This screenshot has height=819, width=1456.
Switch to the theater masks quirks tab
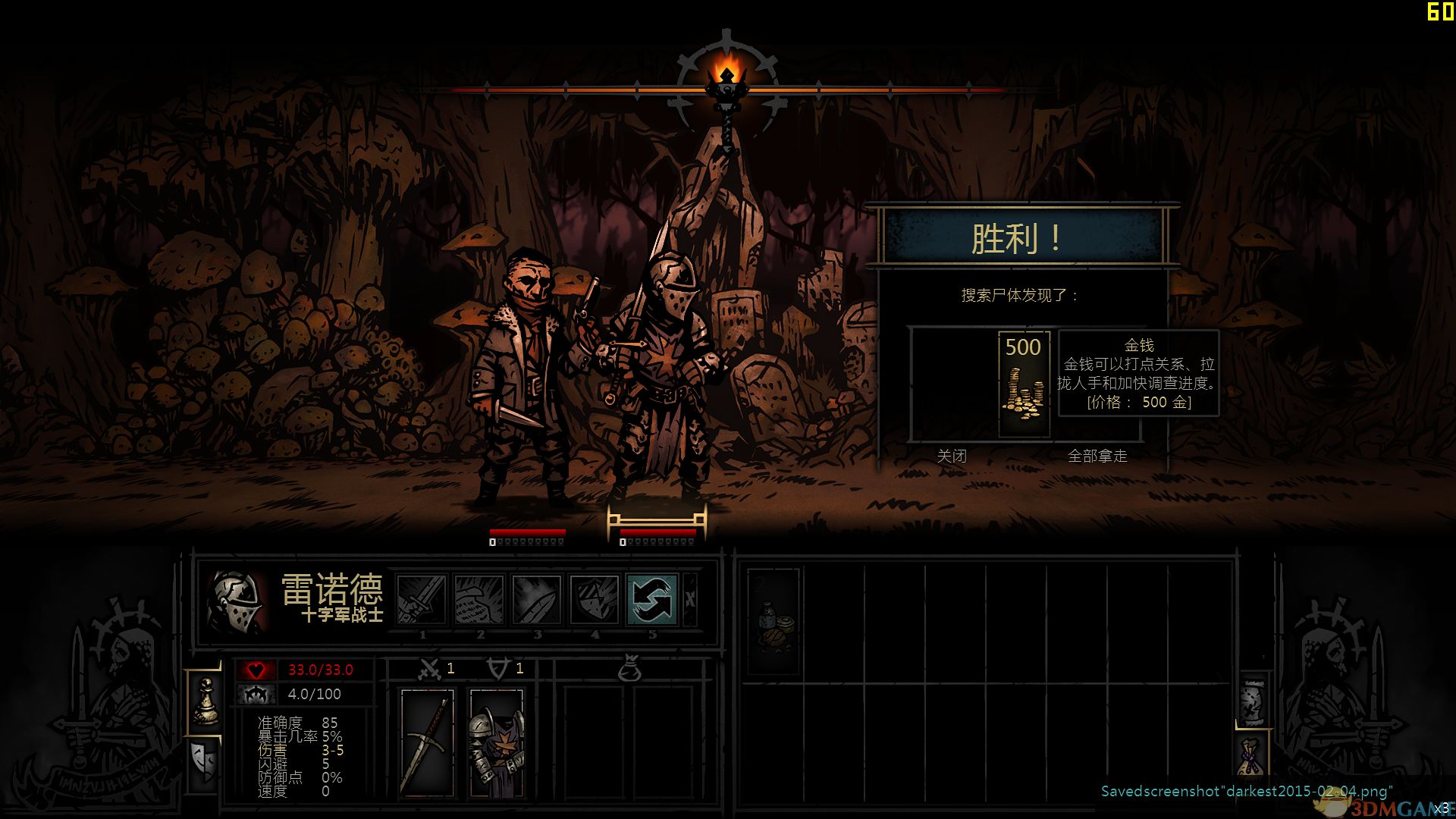[205, 763]
